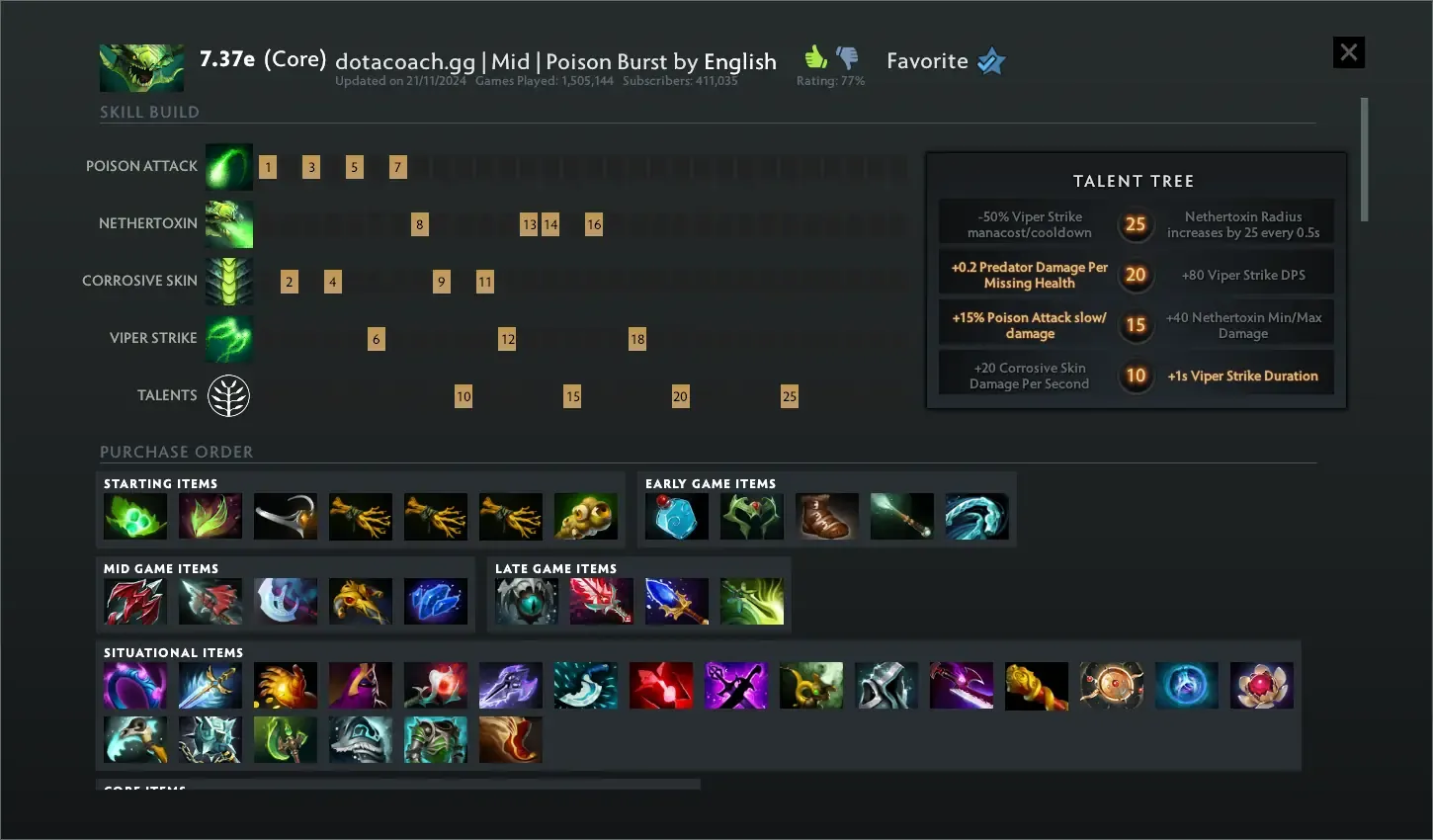This screenshot has width=1433, height=840.
Task: Select the Nethertoxin ability icon
Action: point(229,224)
